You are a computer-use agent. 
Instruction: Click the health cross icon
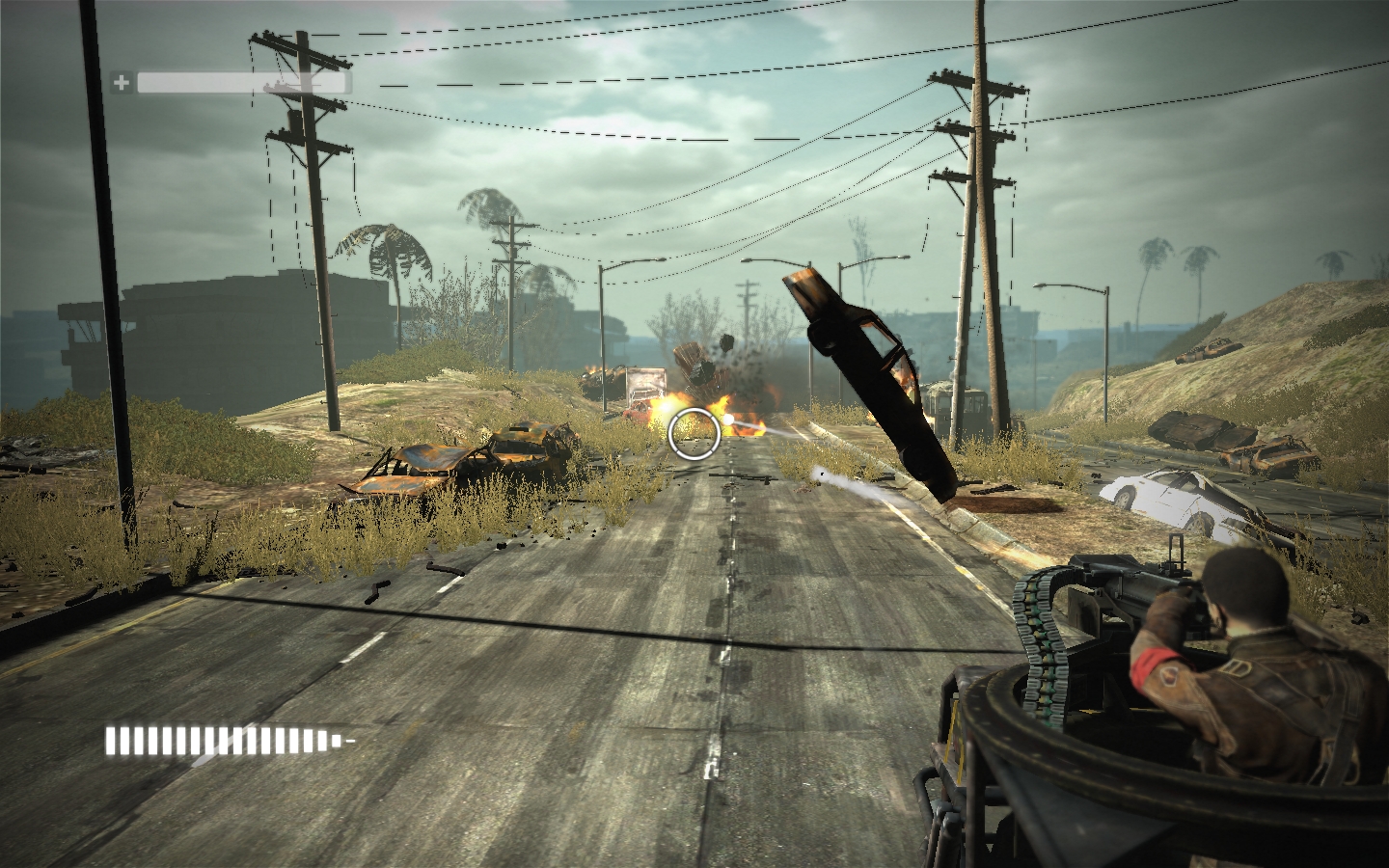click(123, 82)
